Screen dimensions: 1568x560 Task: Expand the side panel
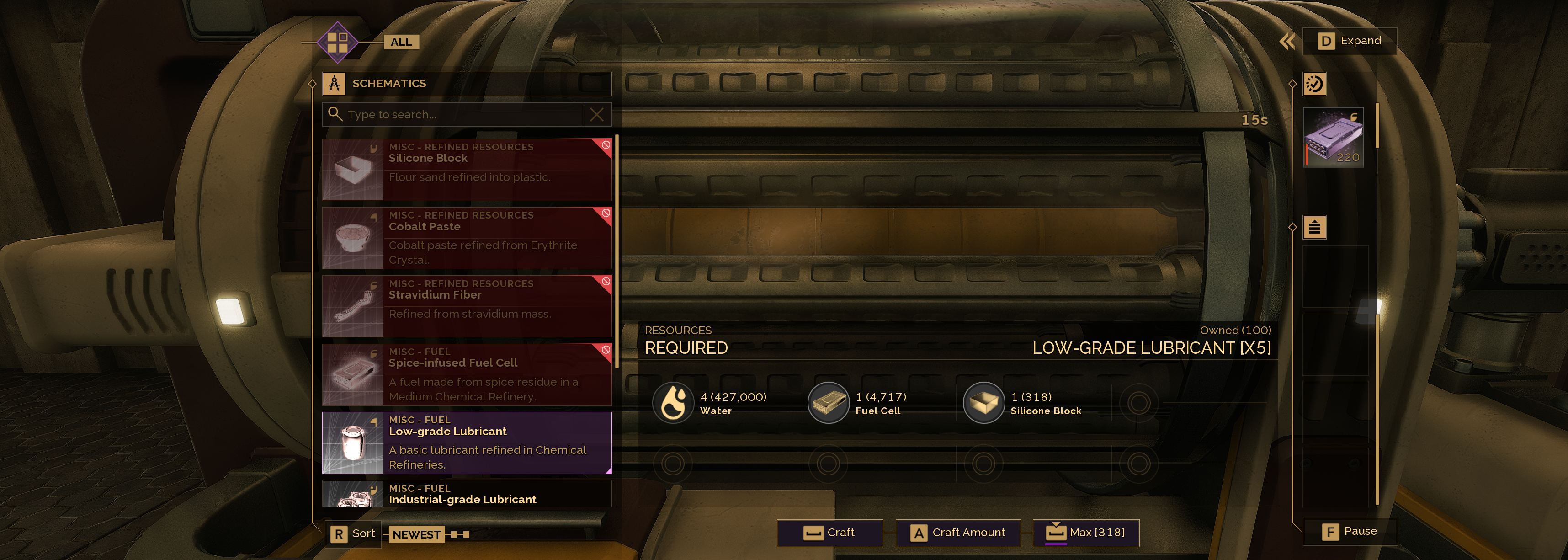point(1349,41)
